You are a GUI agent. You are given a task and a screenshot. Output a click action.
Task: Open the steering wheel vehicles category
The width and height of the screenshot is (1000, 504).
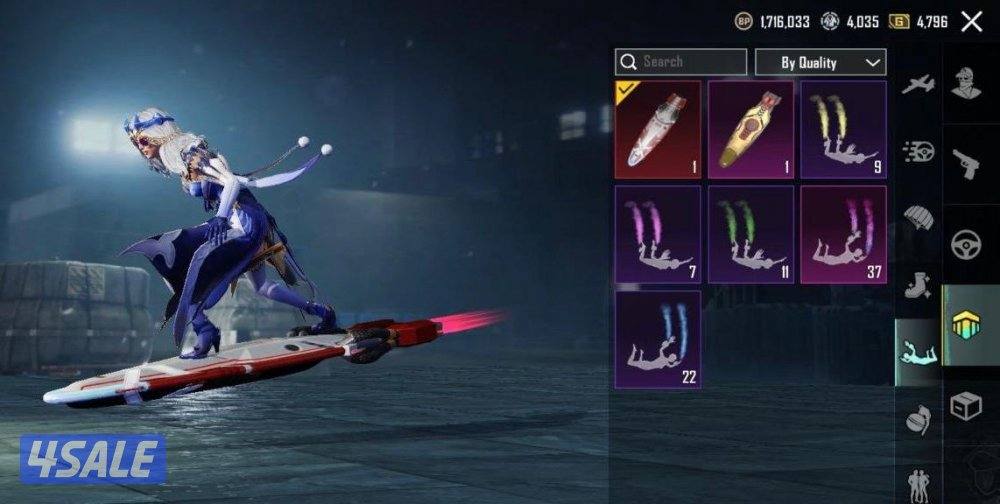966,245
